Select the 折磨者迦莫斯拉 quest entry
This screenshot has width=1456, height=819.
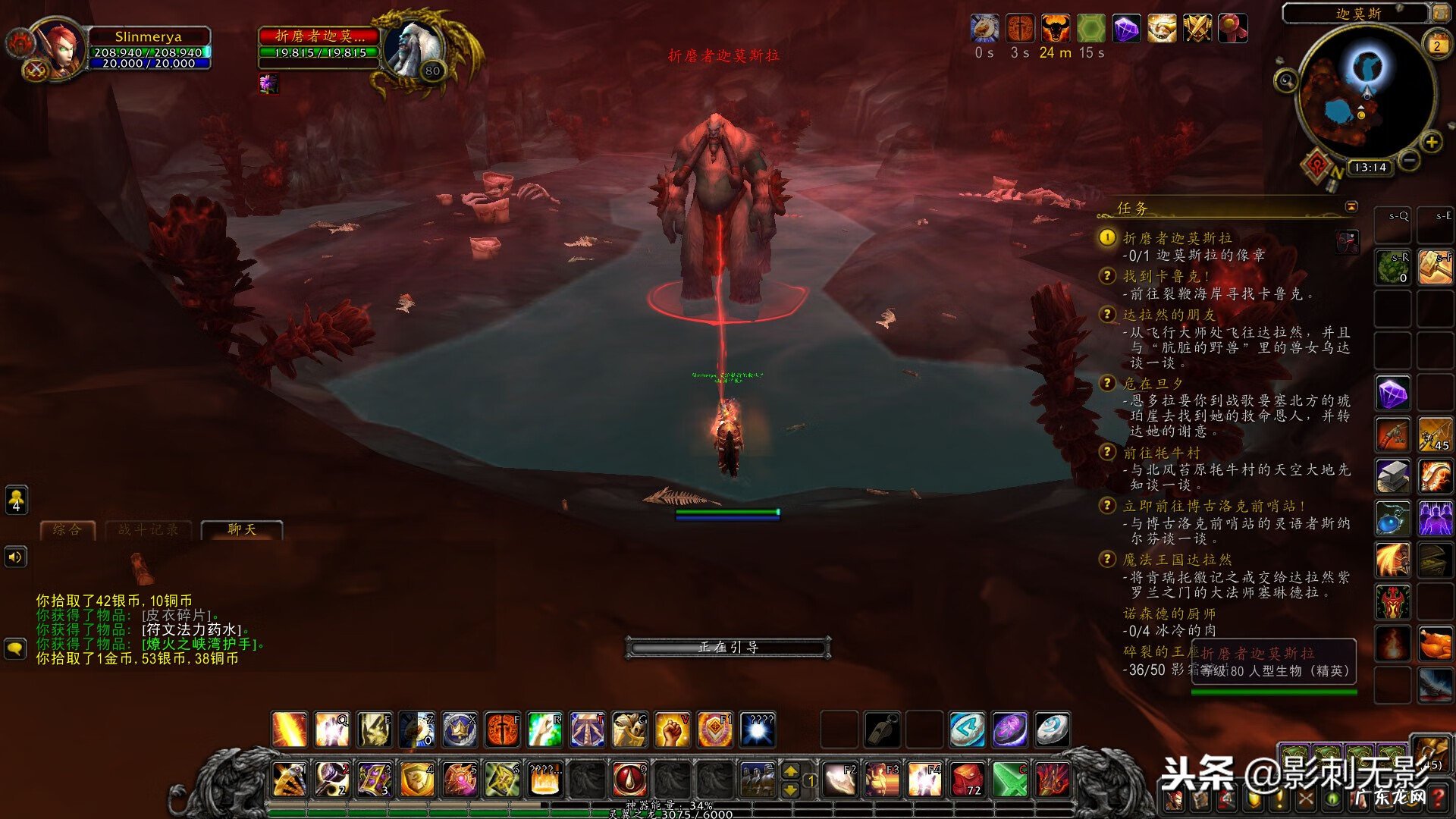click(1177, 238)
